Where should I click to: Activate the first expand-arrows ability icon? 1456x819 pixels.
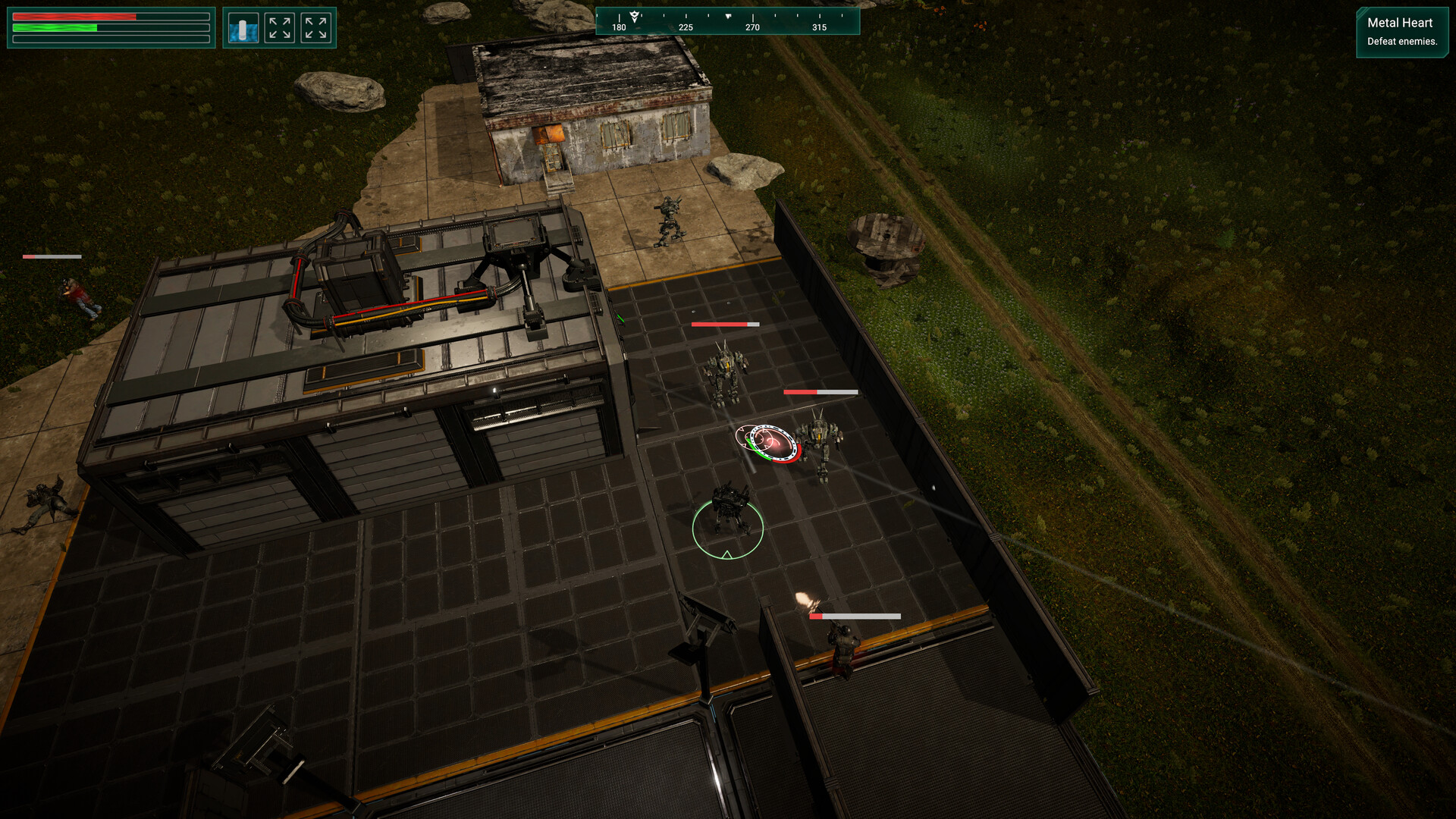279,27
